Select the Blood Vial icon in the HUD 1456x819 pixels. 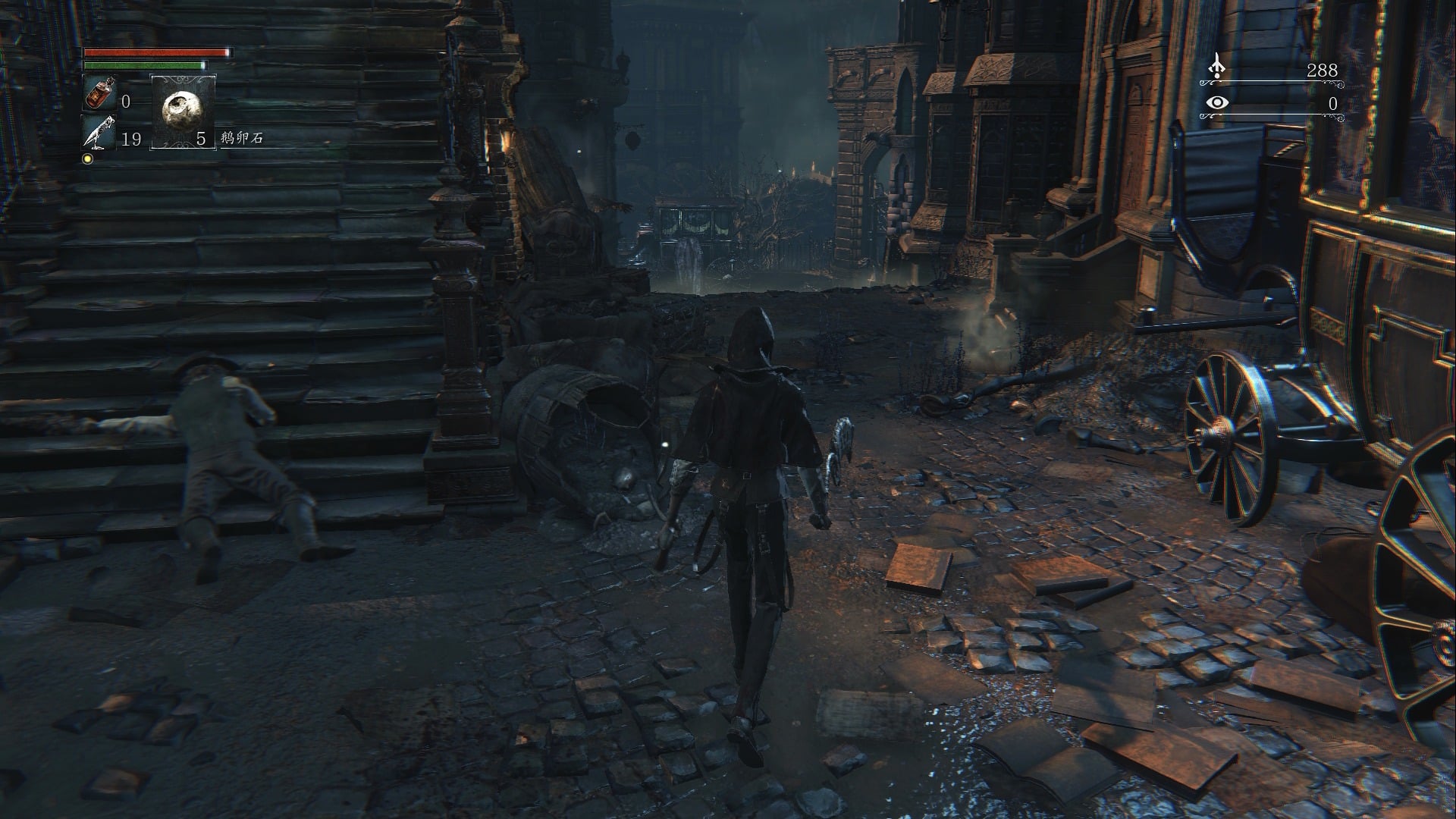[99, 93]
